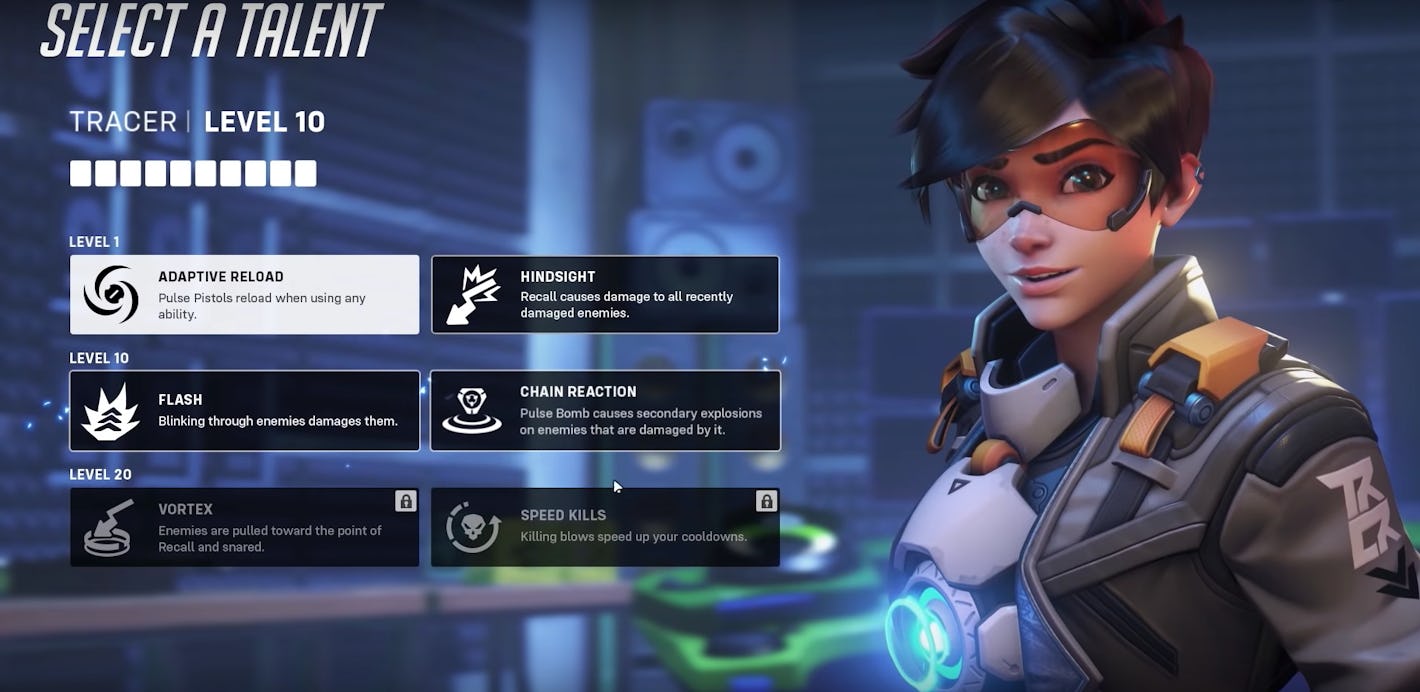Click the locked Speed Kills talent
Screen dimensions: 1420x692
point(605,527)
